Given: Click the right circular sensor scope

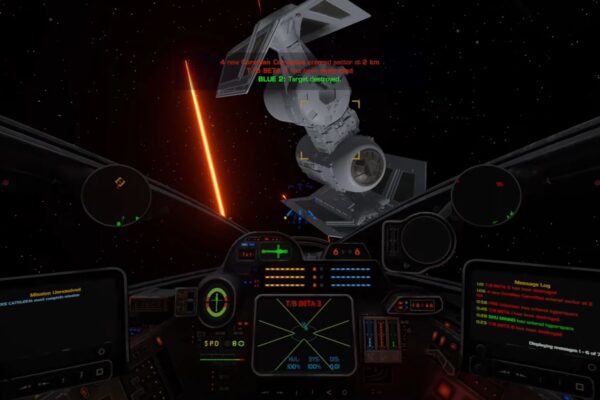Looking at the screenshot, I should click(x=485, y=194).
